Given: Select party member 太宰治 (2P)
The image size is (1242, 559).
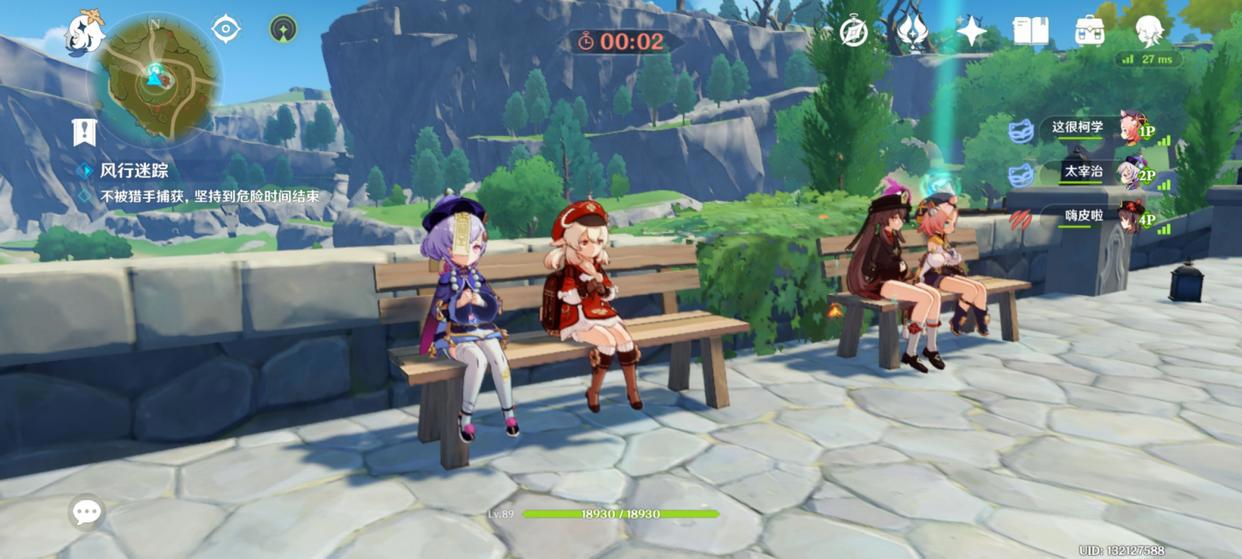Looking at the screenshot, I should coord(1090,172).
